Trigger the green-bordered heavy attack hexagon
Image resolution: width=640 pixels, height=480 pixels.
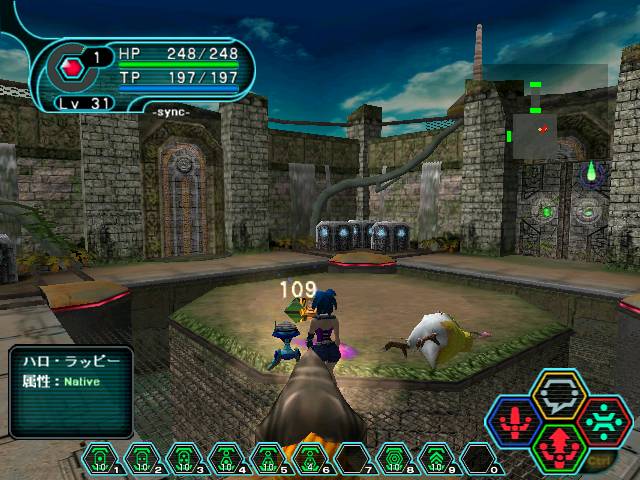pyautogui.click(x=560, y=444)
